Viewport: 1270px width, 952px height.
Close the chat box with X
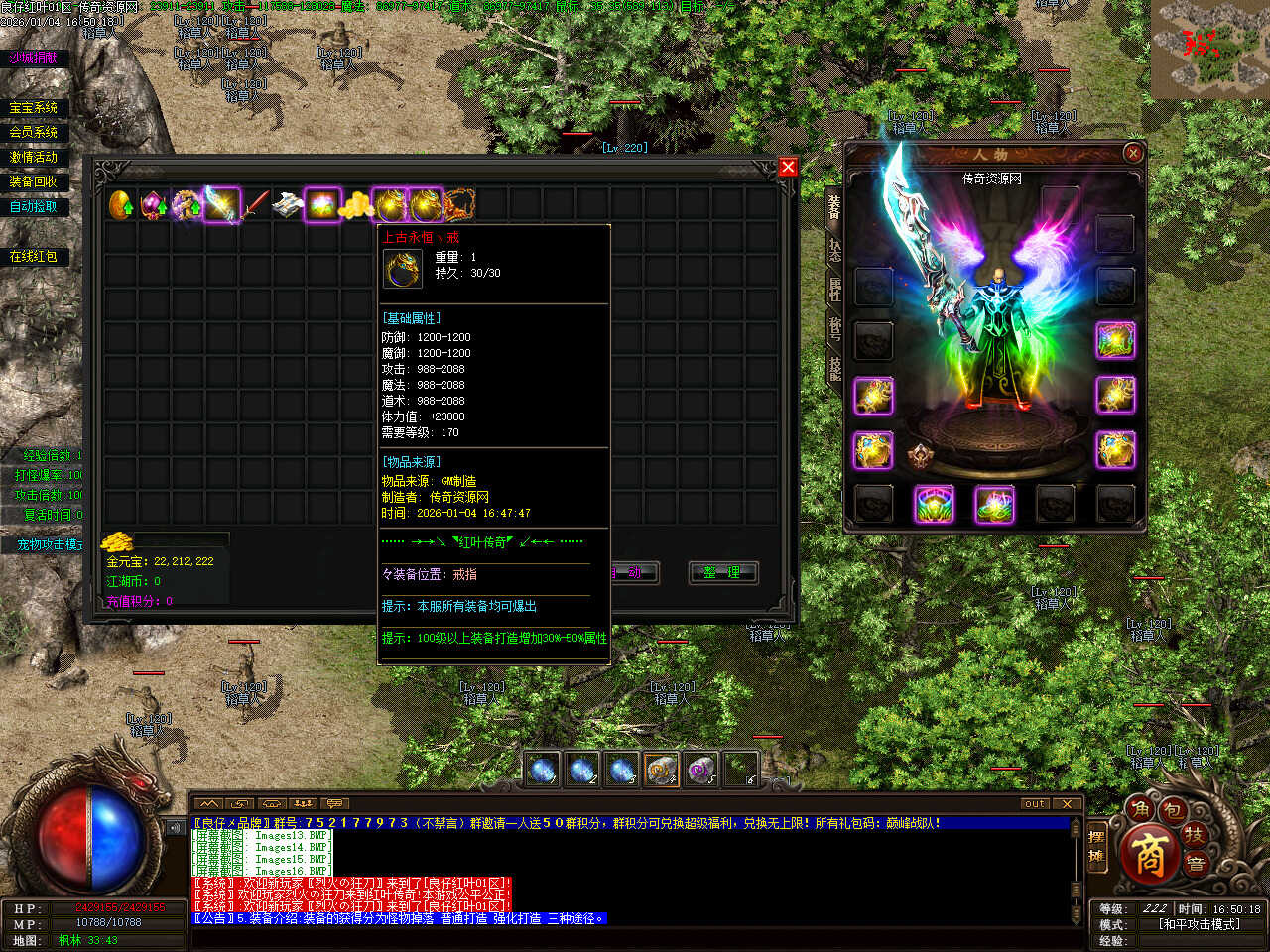point(1067,803)
